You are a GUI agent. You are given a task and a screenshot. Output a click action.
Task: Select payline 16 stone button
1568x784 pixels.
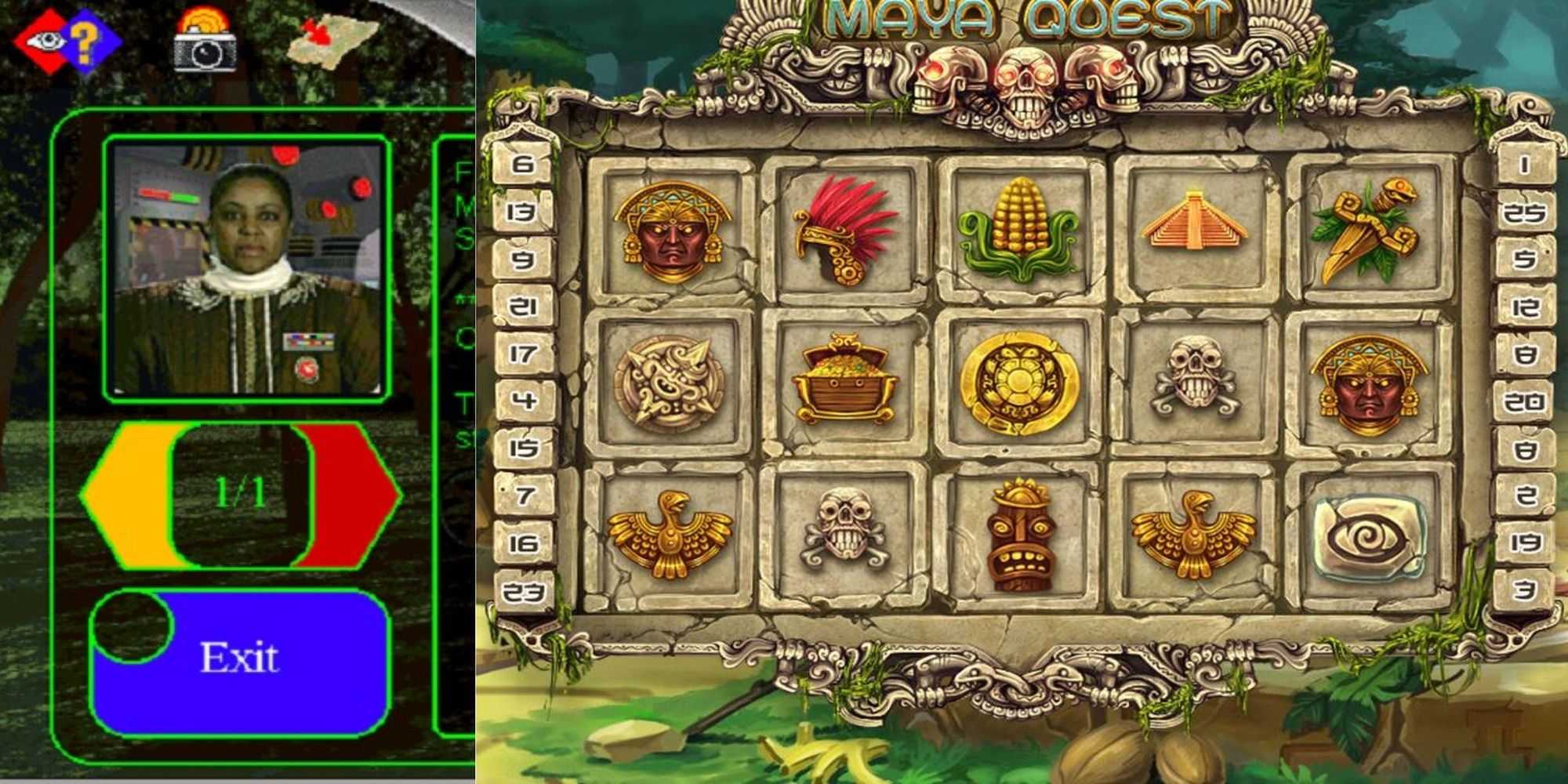click(x=524, y=543)
